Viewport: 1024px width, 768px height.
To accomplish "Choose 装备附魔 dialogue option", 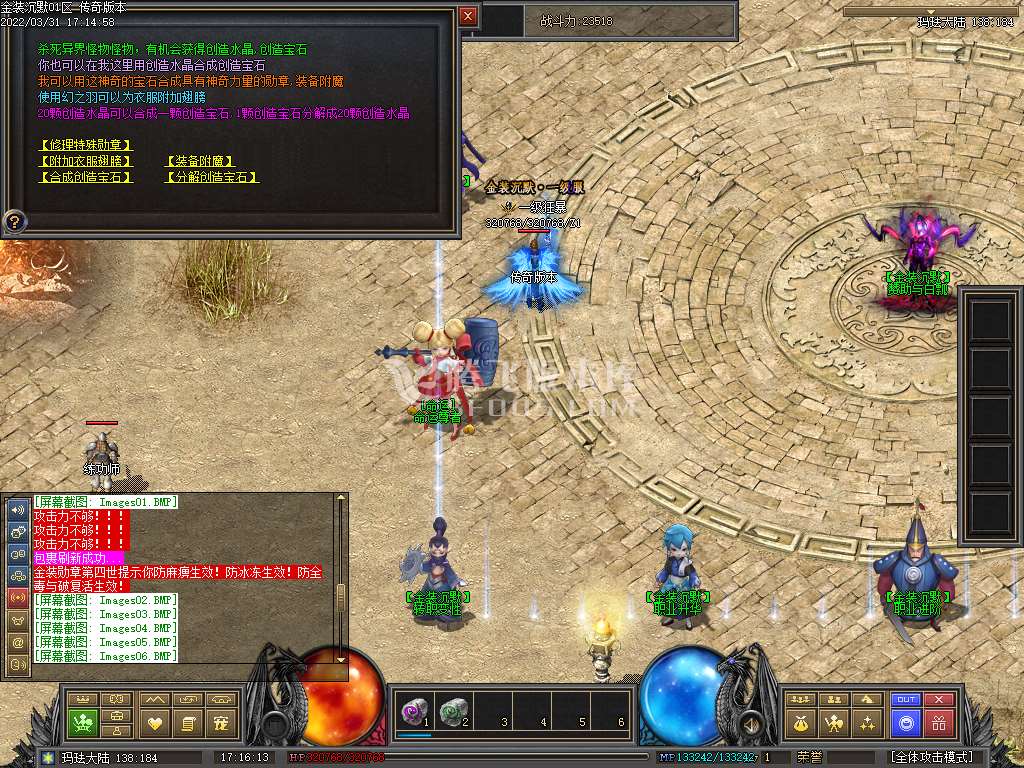I will [x=200, y=161].
